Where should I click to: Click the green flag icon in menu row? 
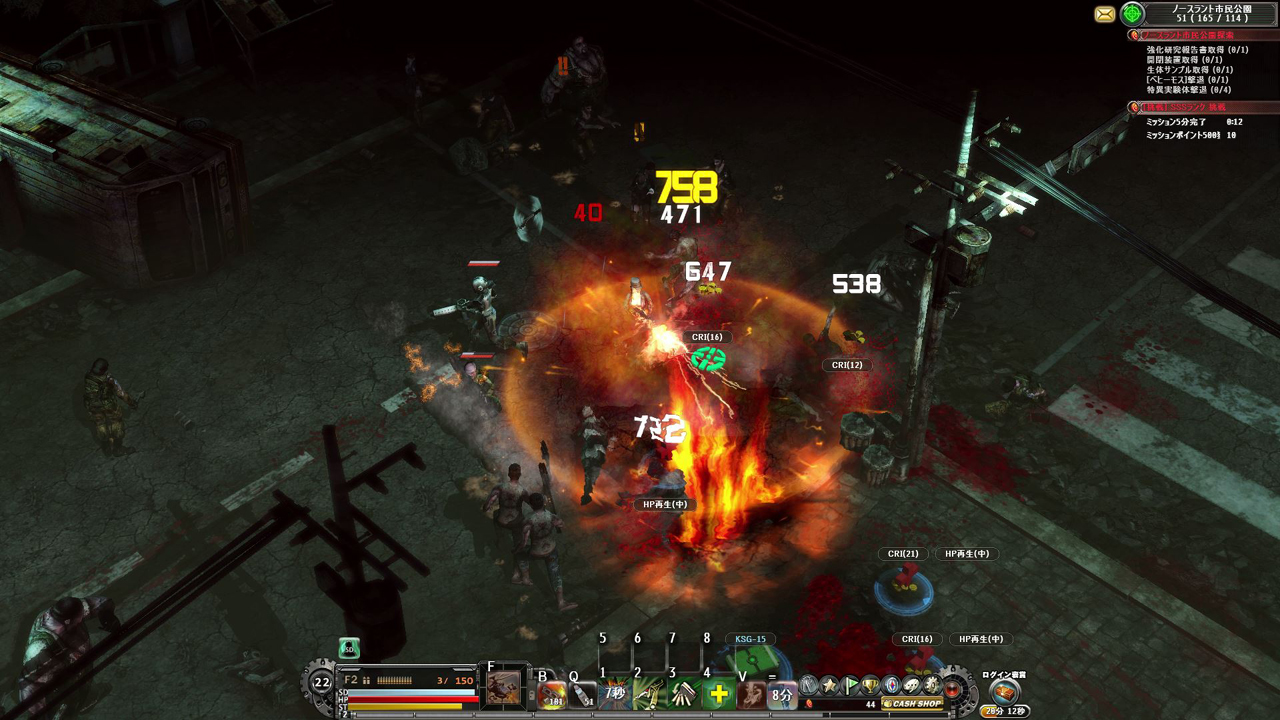[x=851, y=686]
